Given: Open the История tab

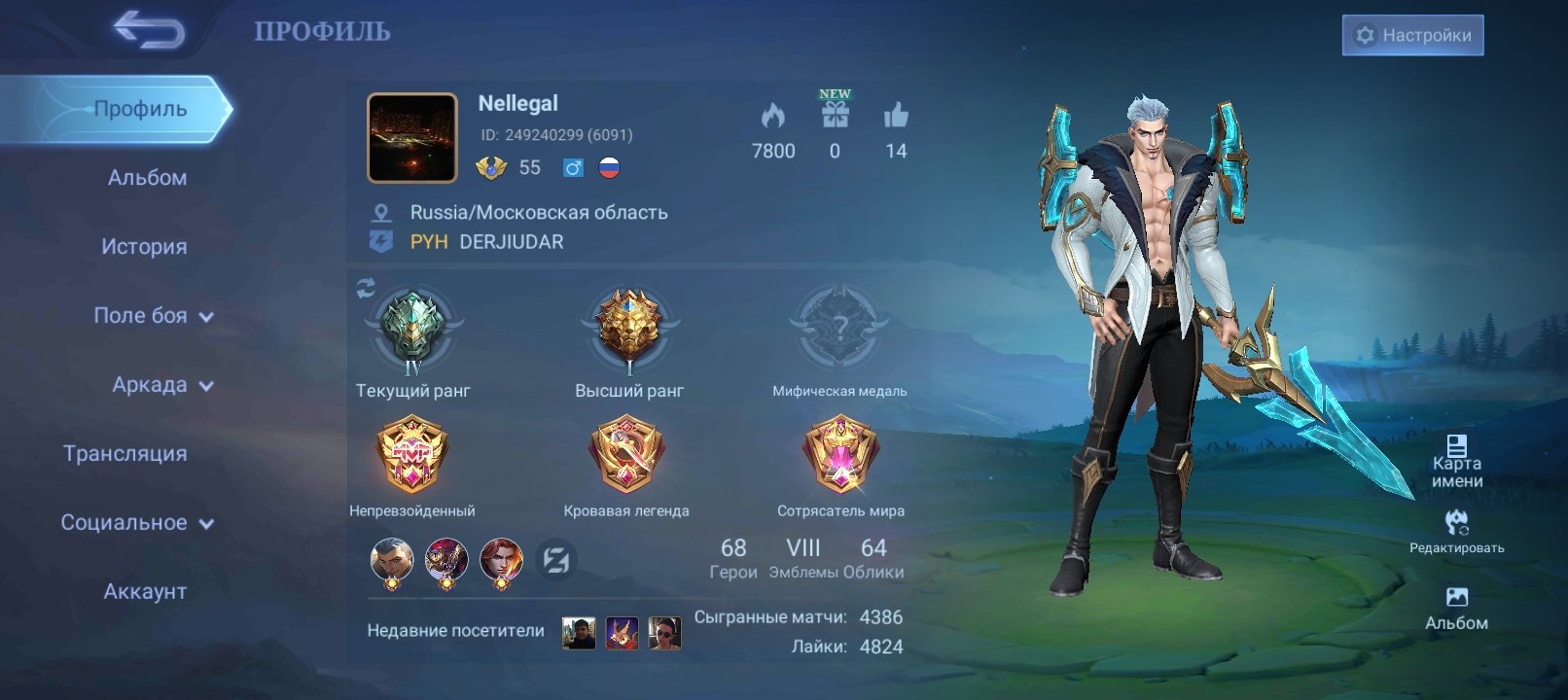Looking at the screenshot, I should [x=144, y=247].
